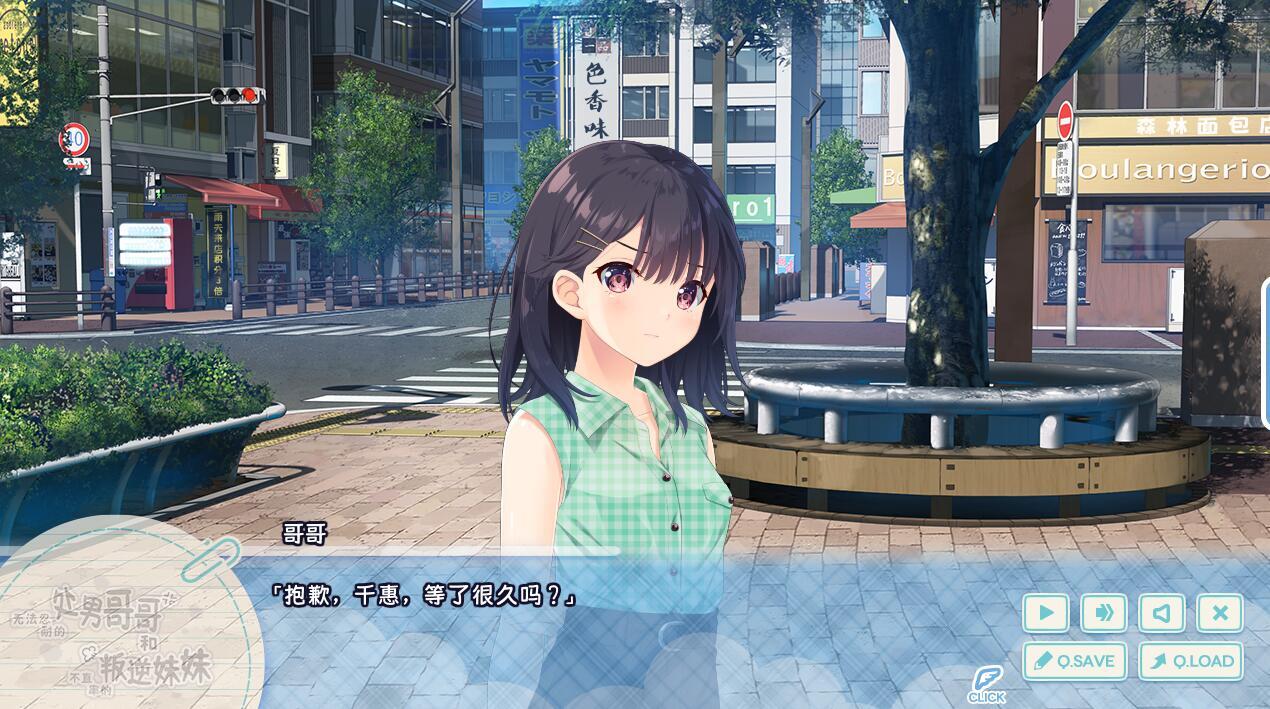Skip dialogue with the double-arrow button
Viewport: 1270px width, 709px height.
coord(1104,613)
